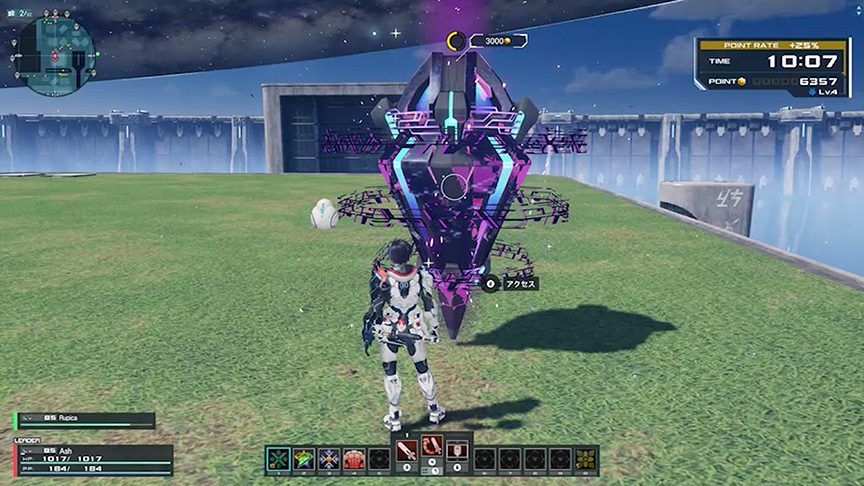Activate the yellow flower icon in last hotbar slot

coord(586,459)
